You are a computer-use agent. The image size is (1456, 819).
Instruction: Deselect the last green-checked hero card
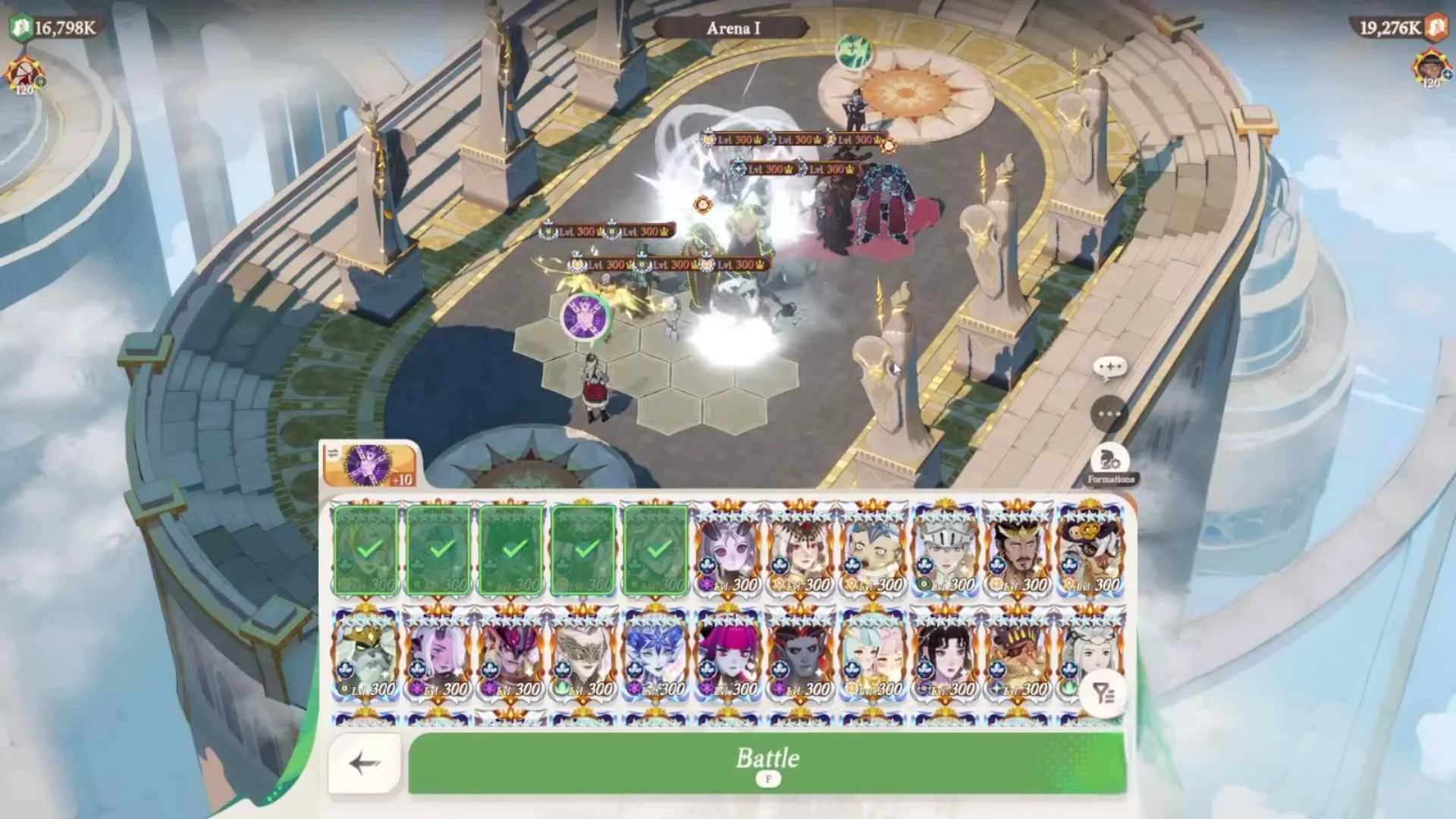[x=657, y=548]
